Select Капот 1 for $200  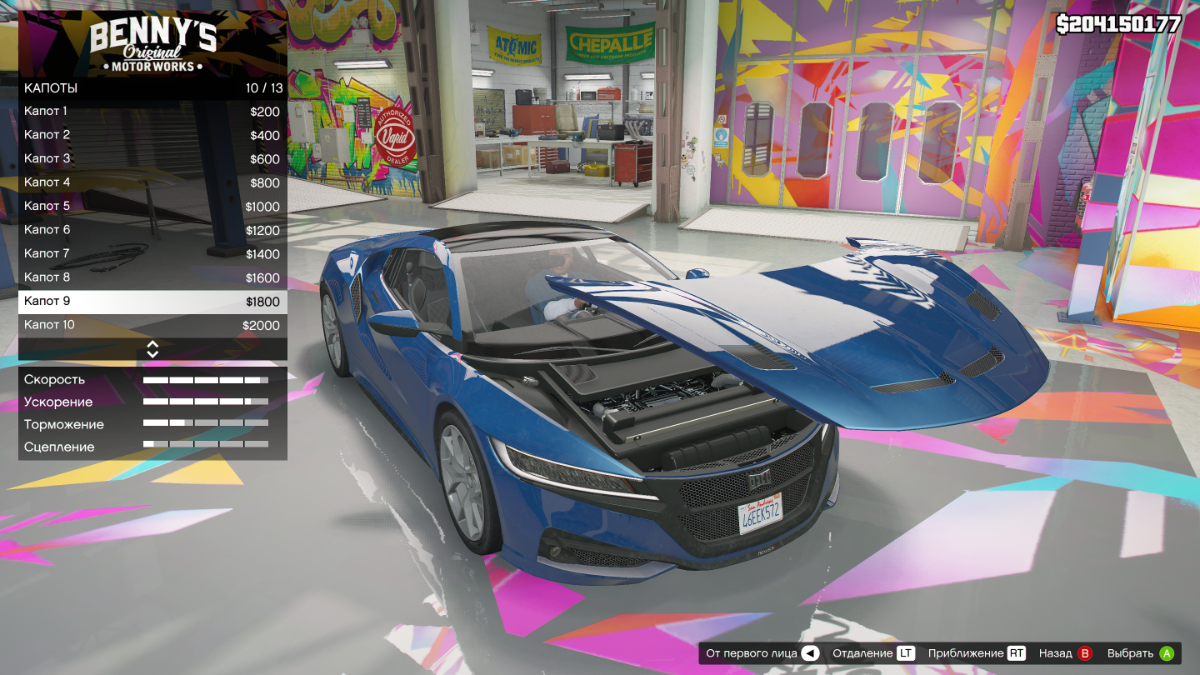tap(152, 111)
